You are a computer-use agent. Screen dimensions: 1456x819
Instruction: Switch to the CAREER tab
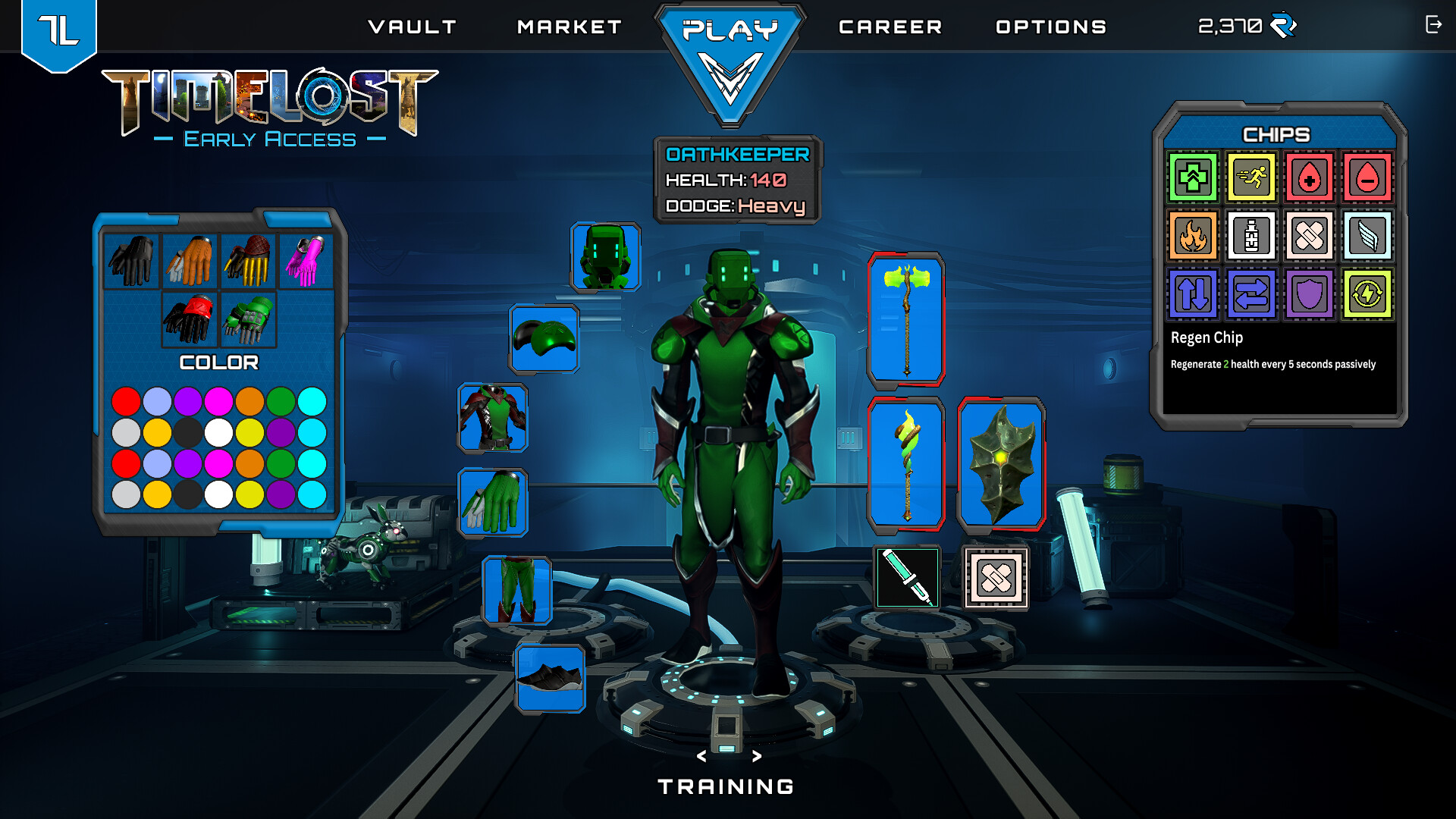(891, 27)
